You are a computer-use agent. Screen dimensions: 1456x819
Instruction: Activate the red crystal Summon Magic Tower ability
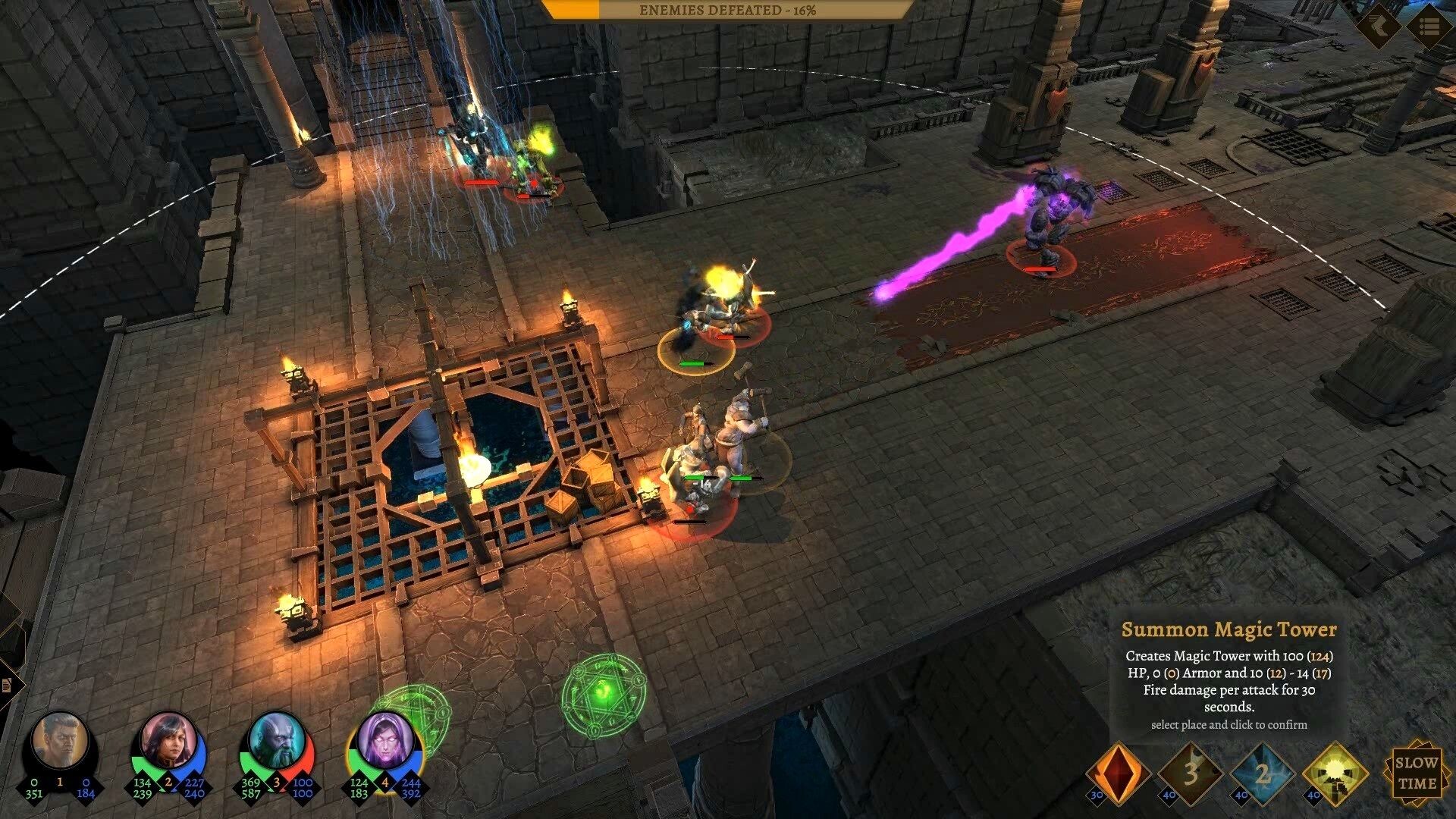coord(1117,773)
